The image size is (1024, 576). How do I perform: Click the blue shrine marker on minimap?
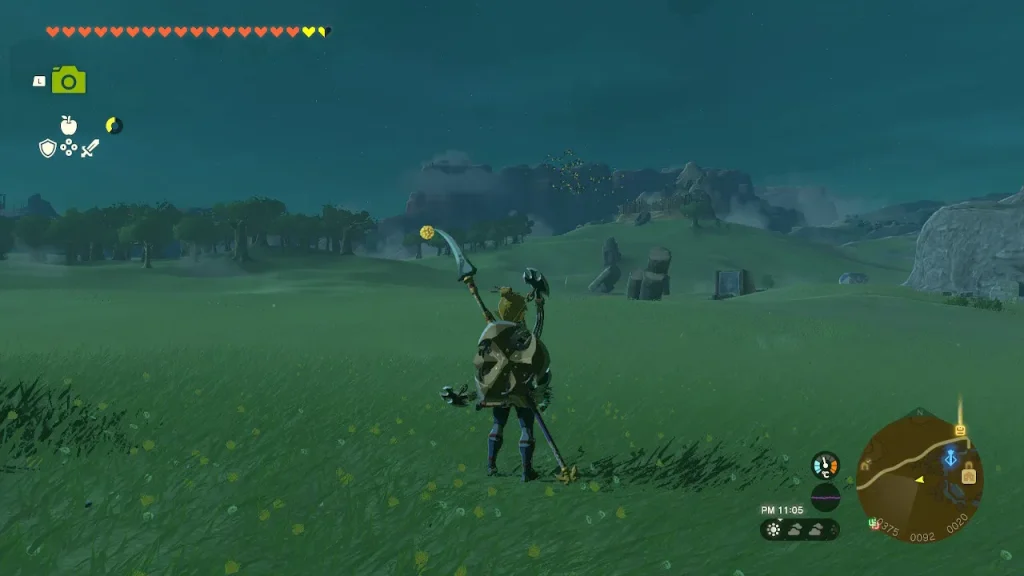point(950,458)
